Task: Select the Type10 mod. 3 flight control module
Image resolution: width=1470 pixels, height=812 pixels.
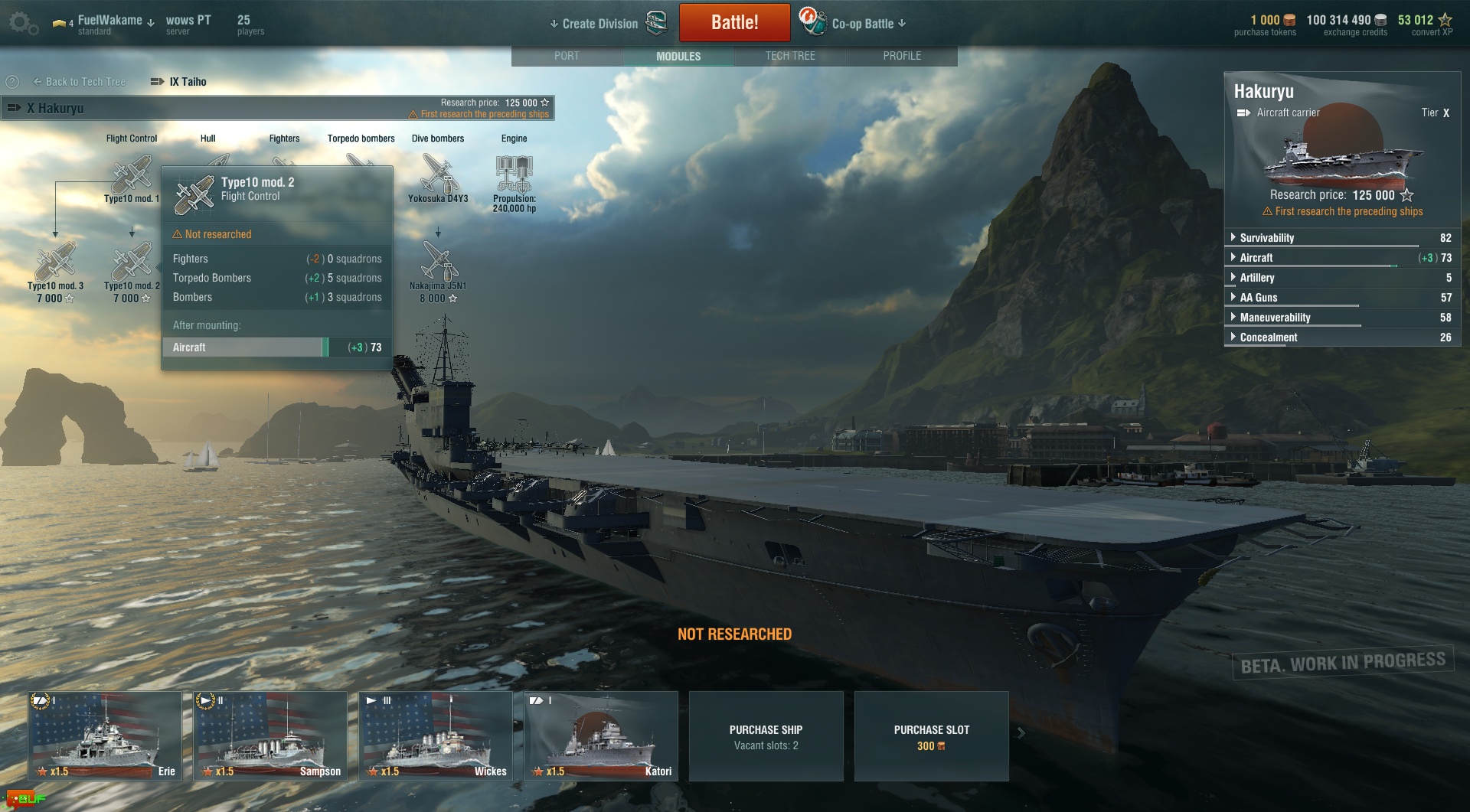Action: tap(55, 263)
